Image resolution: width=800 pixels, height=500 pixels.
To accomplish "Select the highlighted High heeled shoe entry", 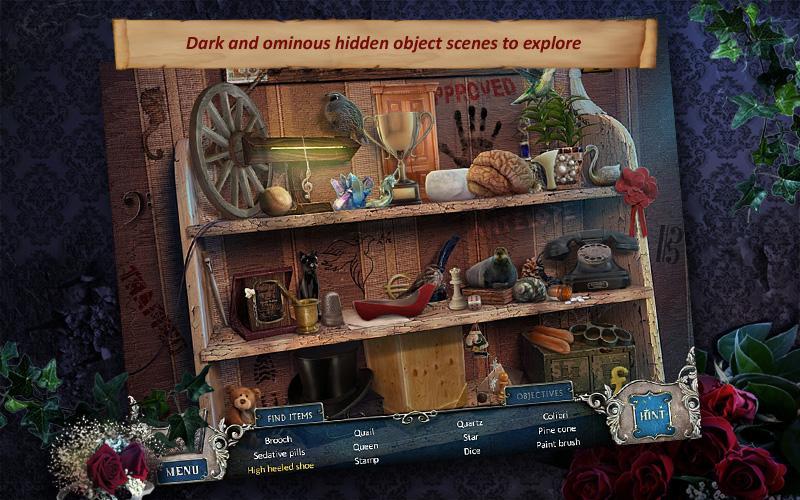I will pos(283,468).
